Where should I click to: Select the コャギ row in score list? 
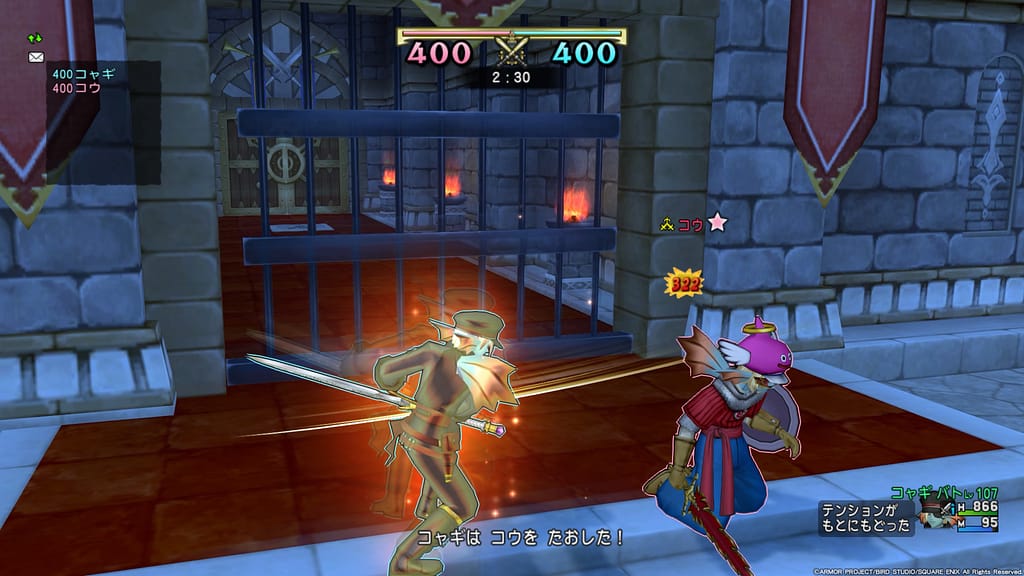[76, 74]
